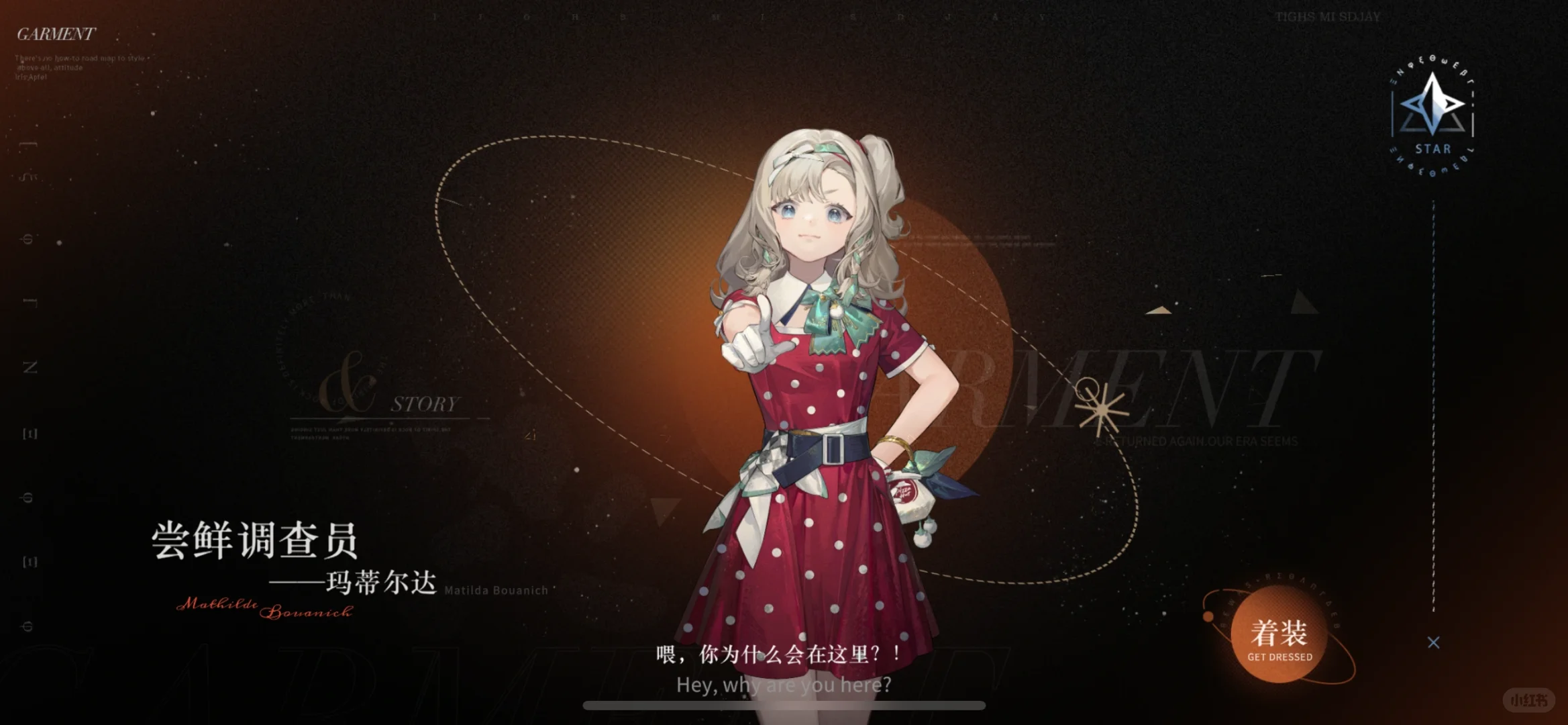Screen dimensions: 1568x725
Task: Select the blue STAR emblem
Action: (1432, 114)
